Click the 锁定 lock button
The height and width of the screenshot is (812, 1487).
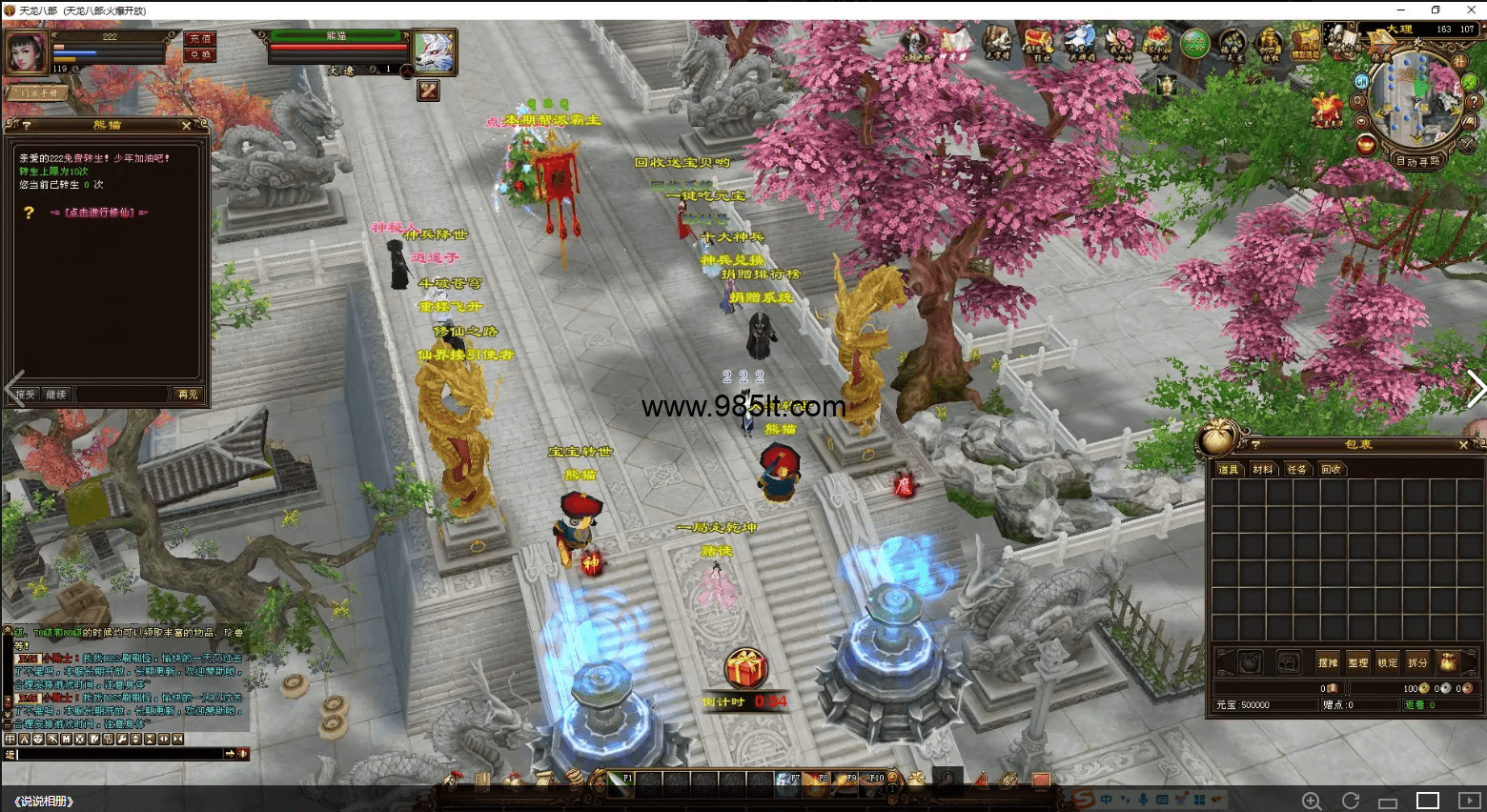click(x=1388, y=662)
